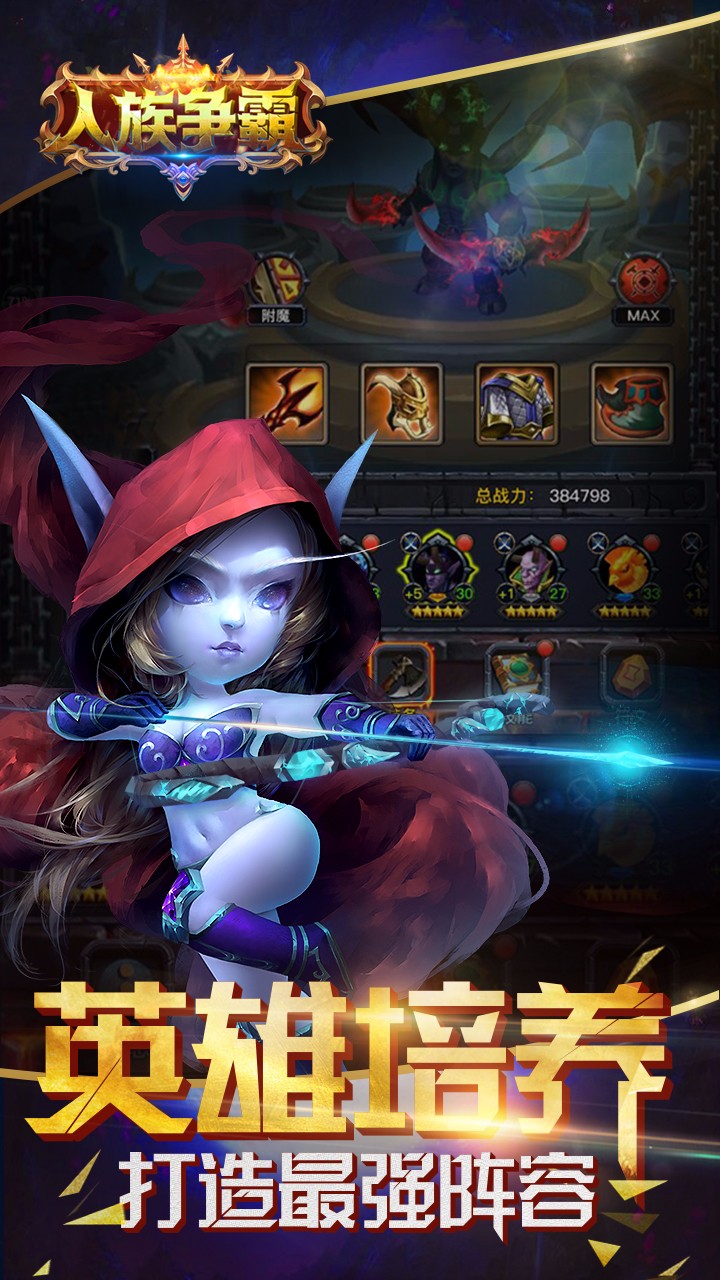Select the golden phoenix hero, level 33
720x1280 pixels.
620,570
